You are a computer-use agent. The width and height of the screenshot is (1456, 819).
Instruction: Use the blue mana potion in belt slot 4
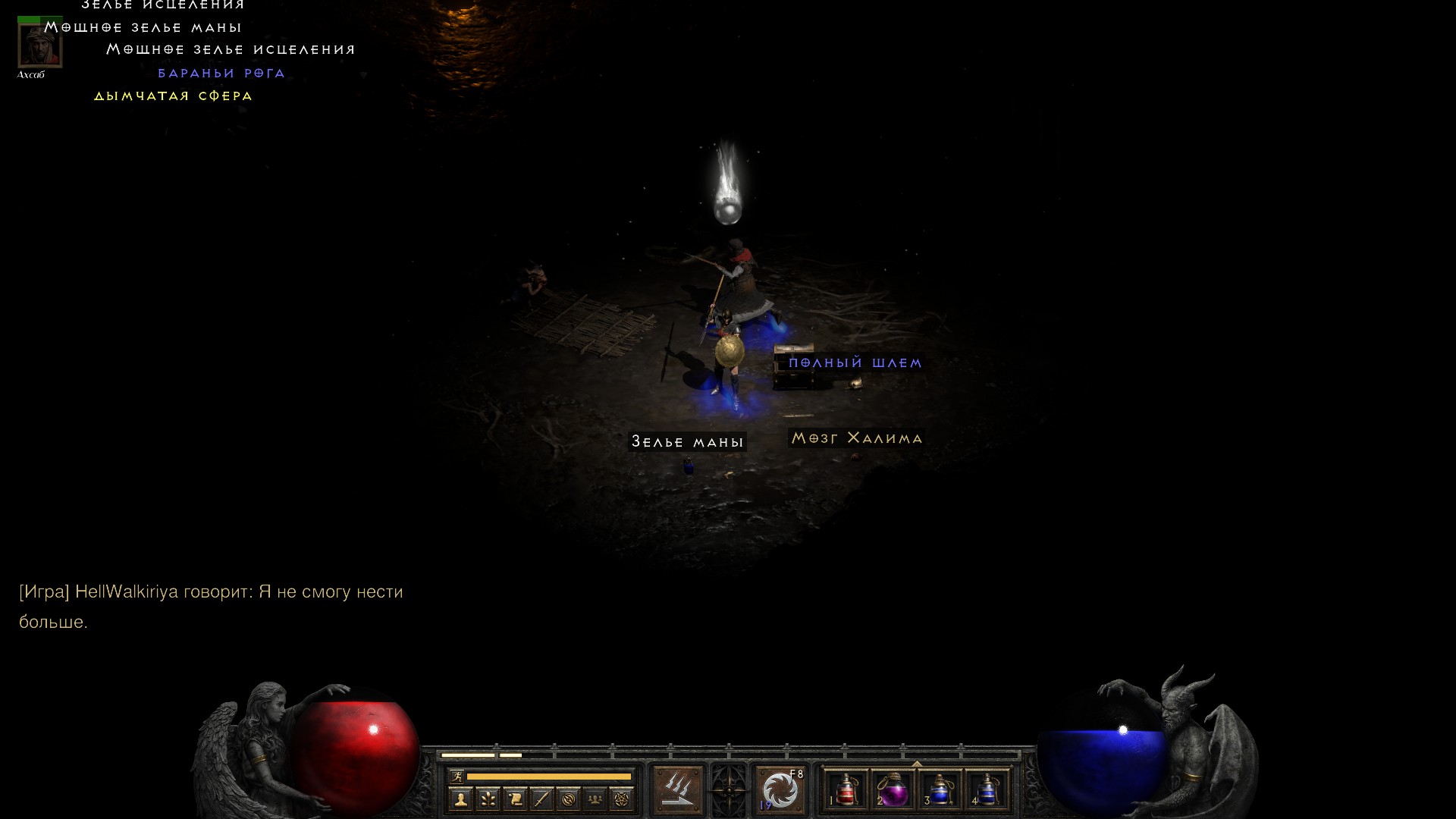click(987, 791)
